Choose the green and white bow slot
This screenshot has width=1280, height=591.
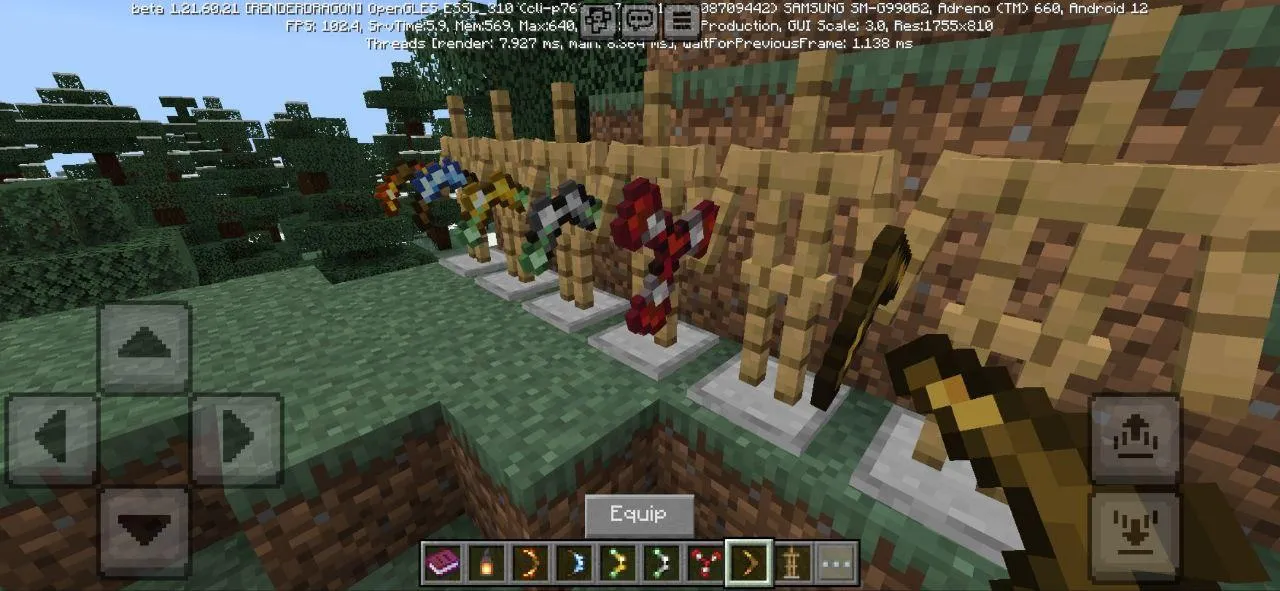pyautogui.click(x=661, y=565)
